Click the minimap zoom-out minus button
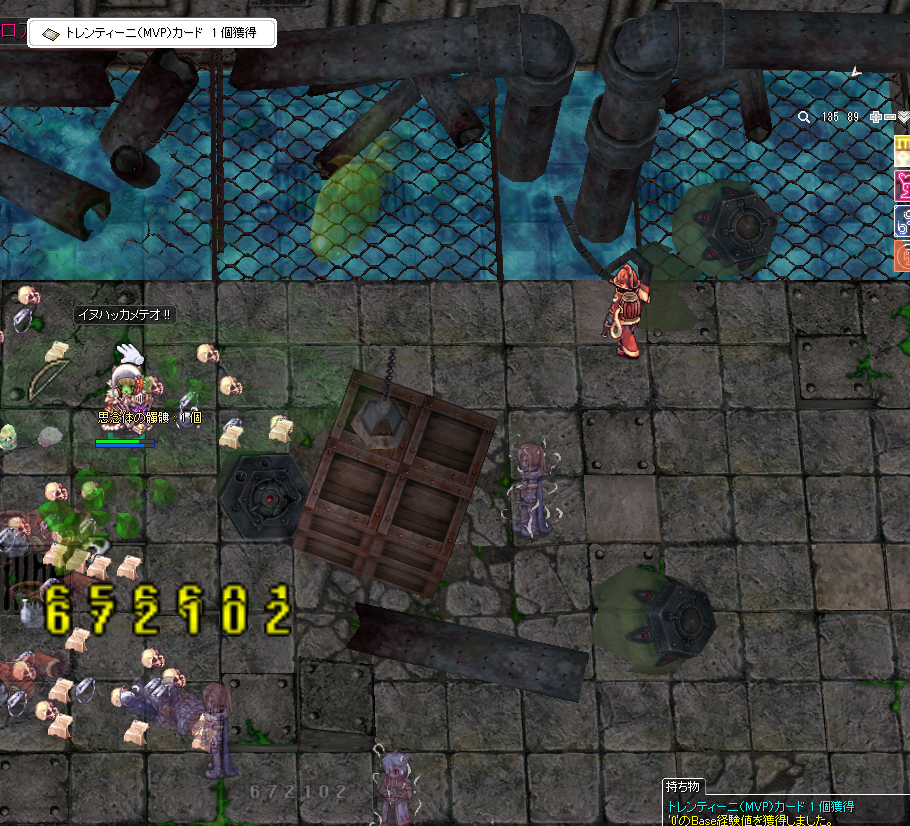Image resolution: width=910 pixels, height=826 pixels. 889,117
